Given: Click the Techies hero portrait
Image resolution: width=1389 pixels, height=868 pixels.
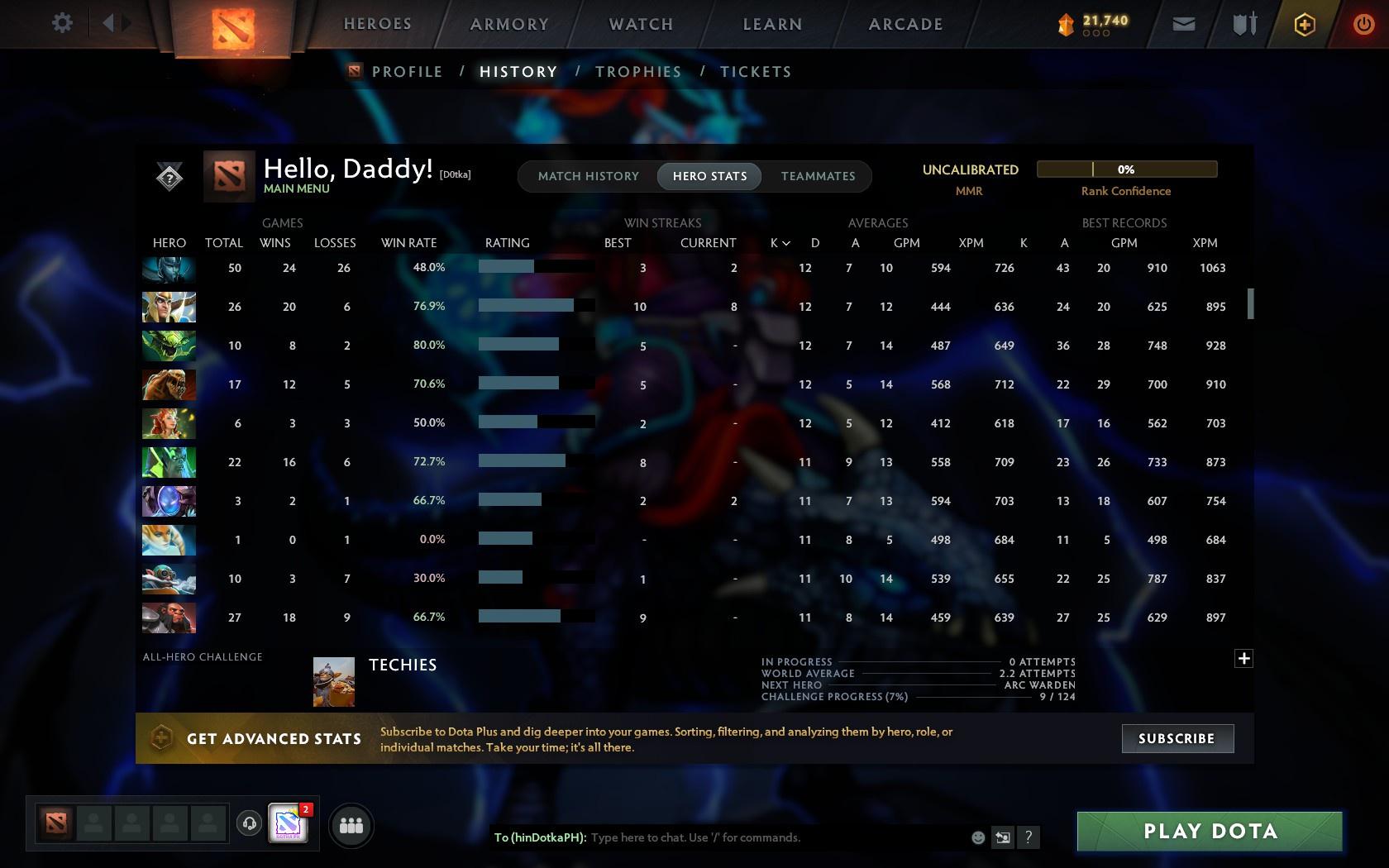Looking at the screenshot, I should tap(333, 680).
